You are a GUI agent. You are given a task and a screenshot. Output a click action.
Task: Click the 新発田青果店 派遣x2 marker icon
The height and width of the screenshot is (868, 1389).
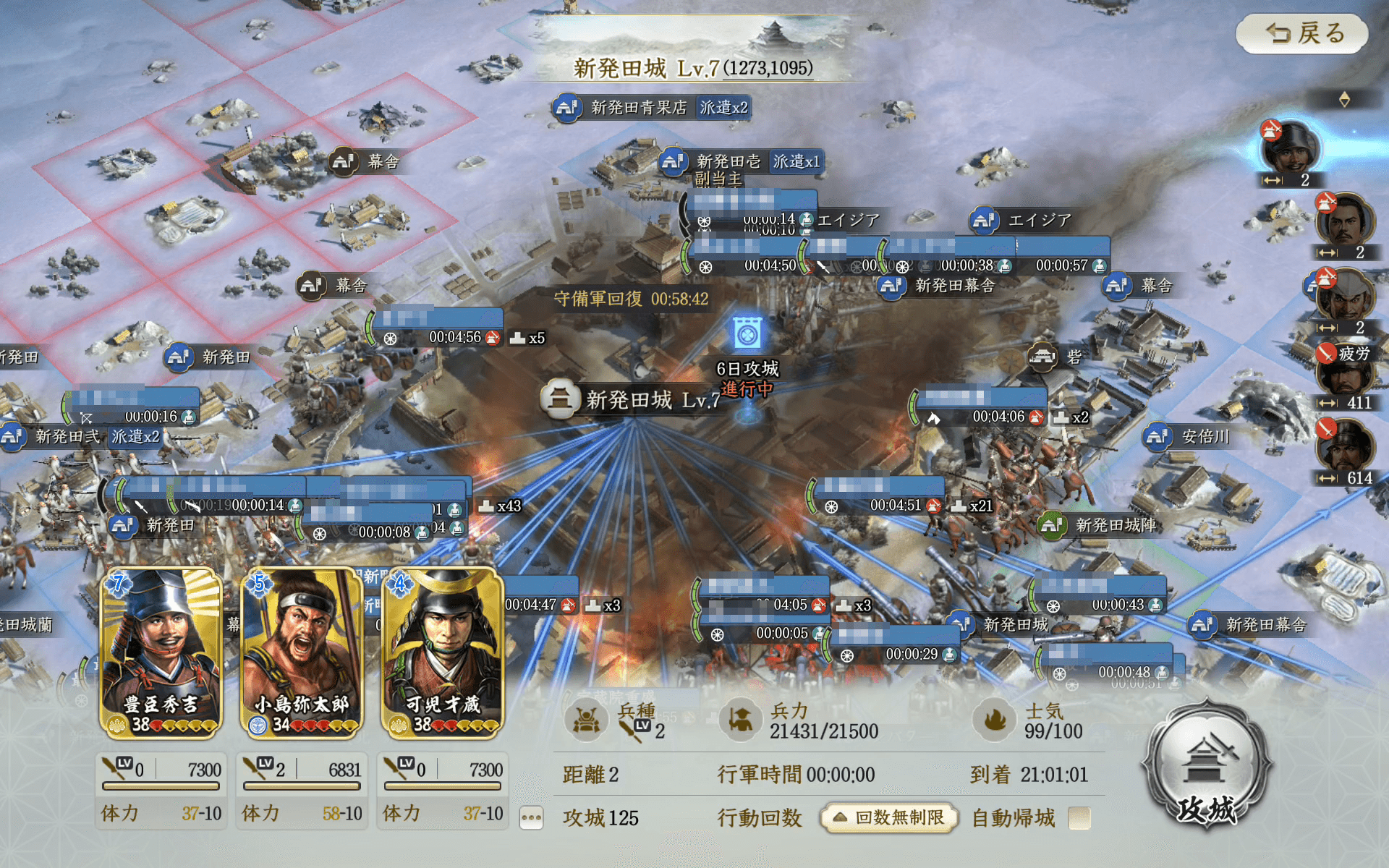[566, 106]
